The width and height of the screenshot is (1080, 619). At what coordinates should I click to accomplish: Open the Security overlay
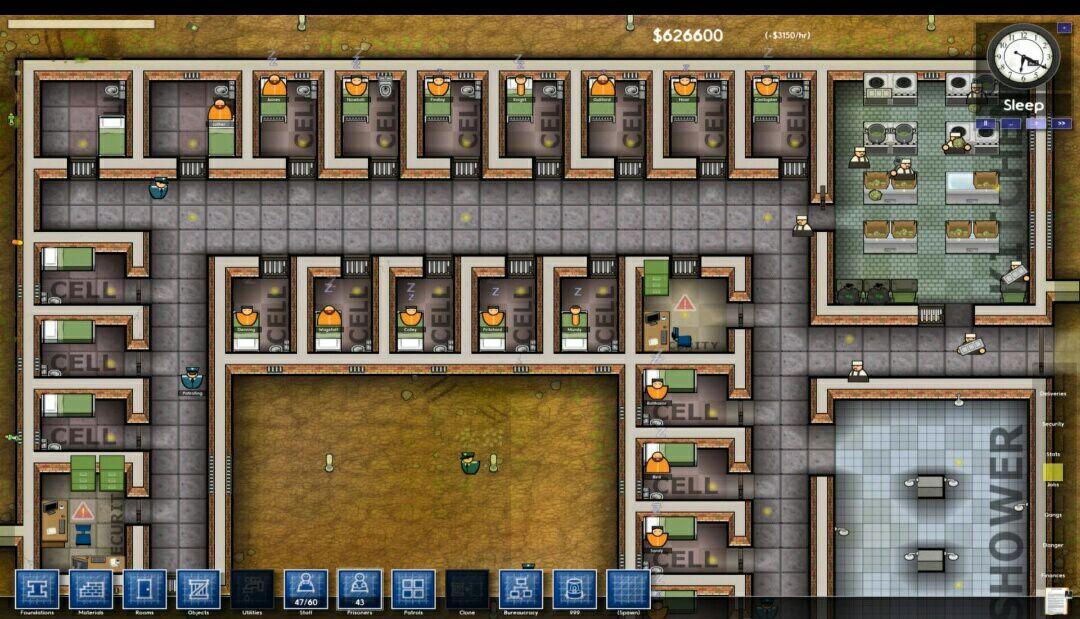pos(1053,424)
